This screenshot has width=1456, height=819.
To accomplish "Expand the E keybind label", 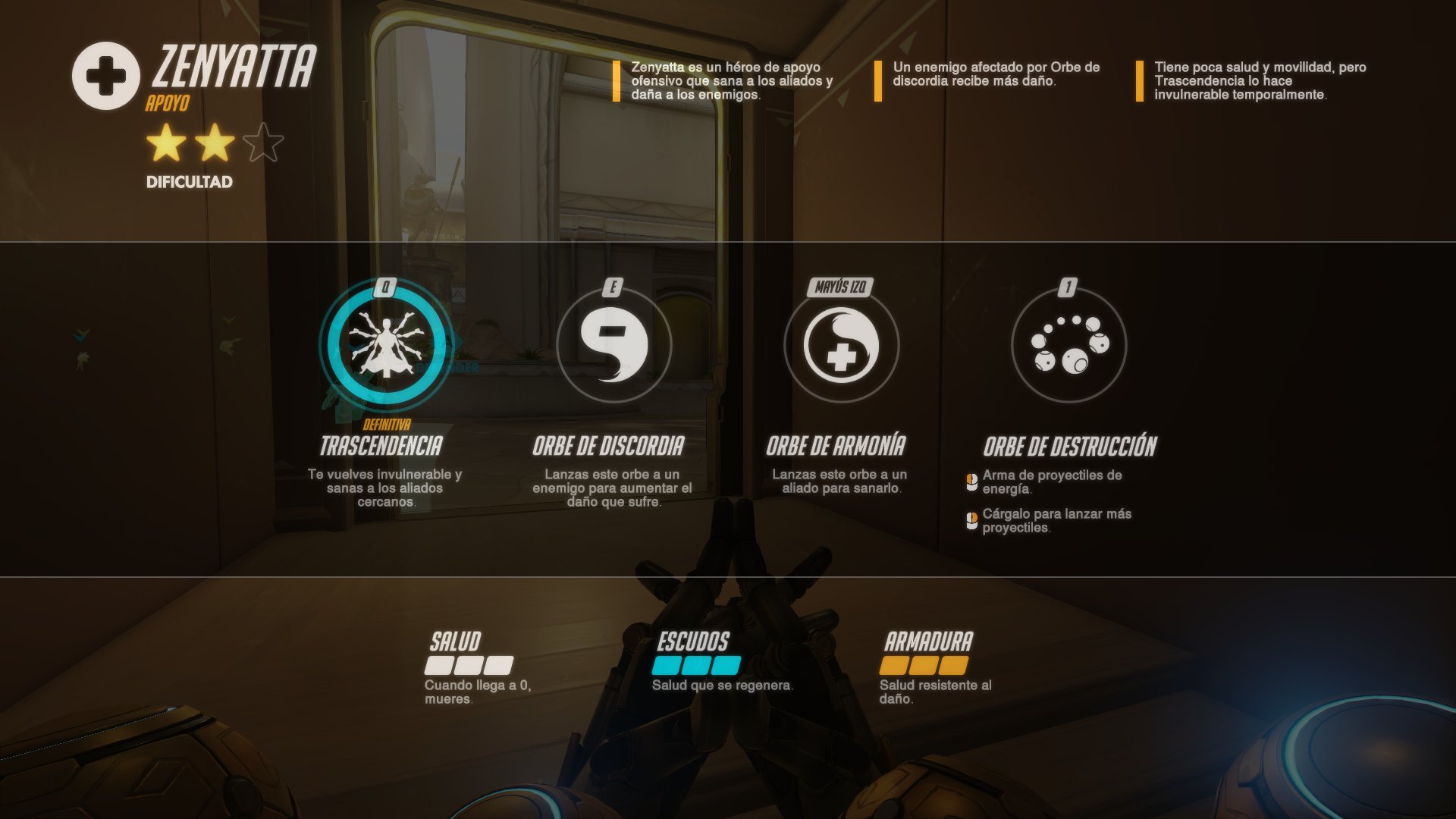I will click(x=614, y=287).
